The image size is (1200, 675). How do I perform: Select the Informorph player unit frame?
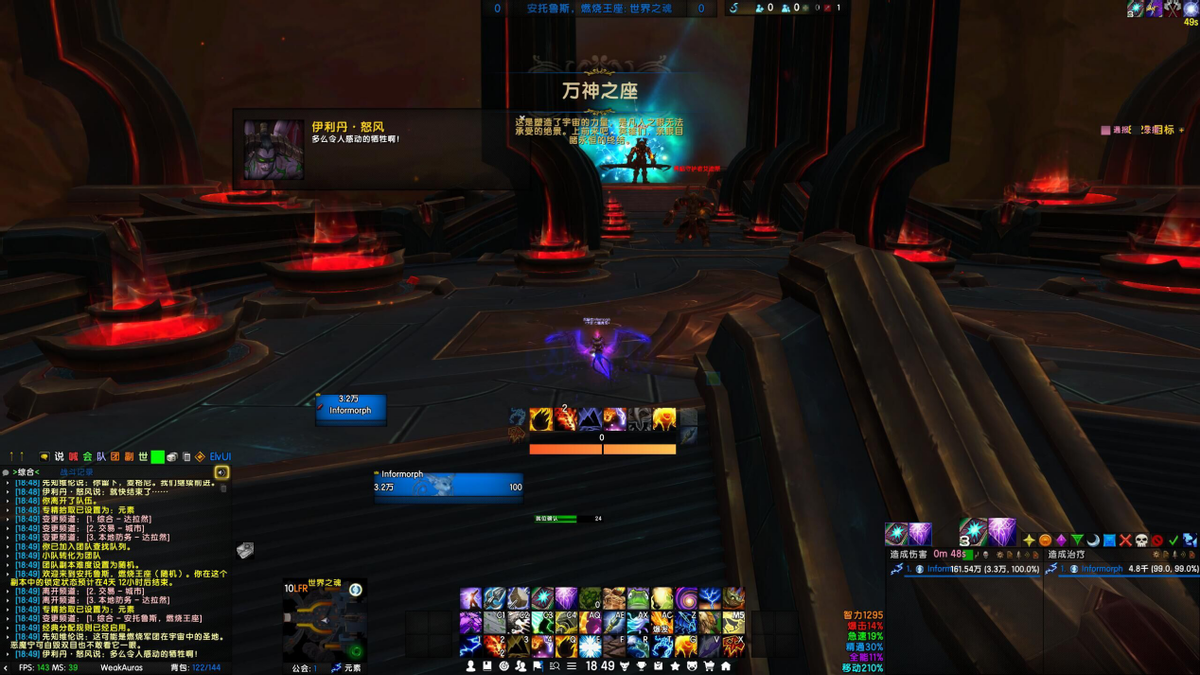pos(448,487)
